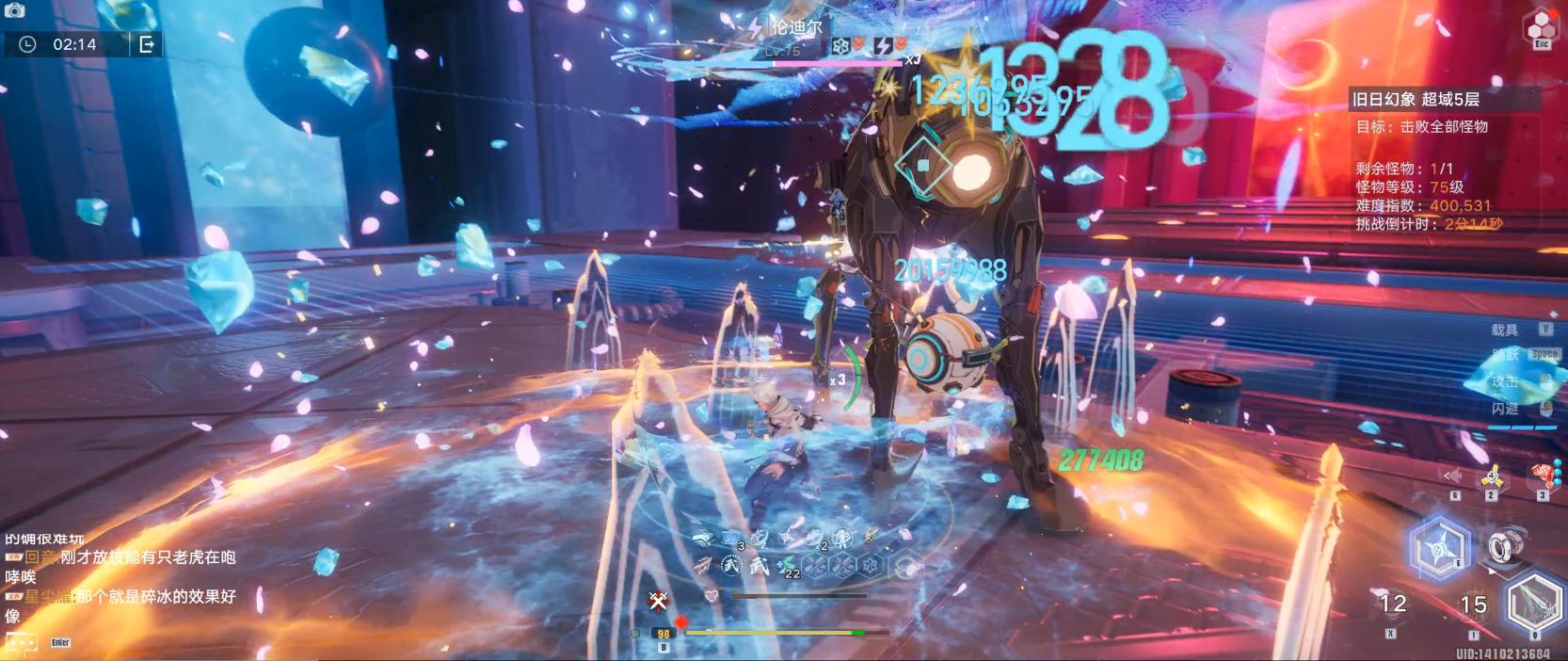Activate the shuriken weapon skill
1568x661 pixels.
coord(1440,548)
